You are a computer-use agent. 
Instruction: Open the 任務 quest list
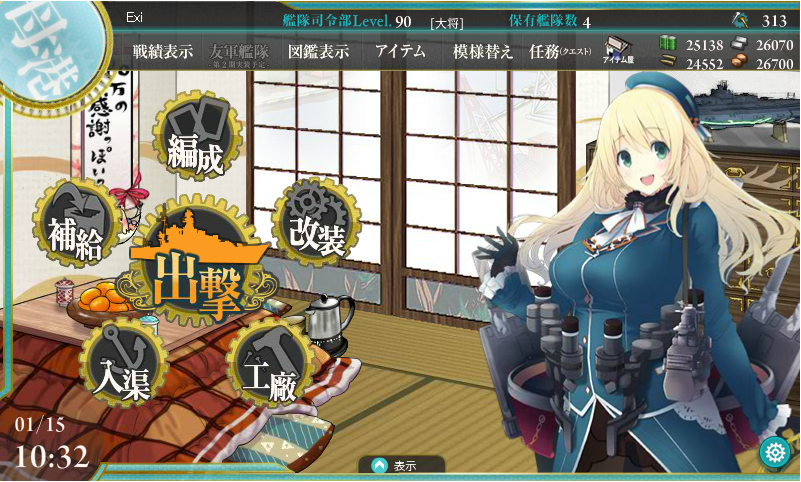click(x=560, y=52)
